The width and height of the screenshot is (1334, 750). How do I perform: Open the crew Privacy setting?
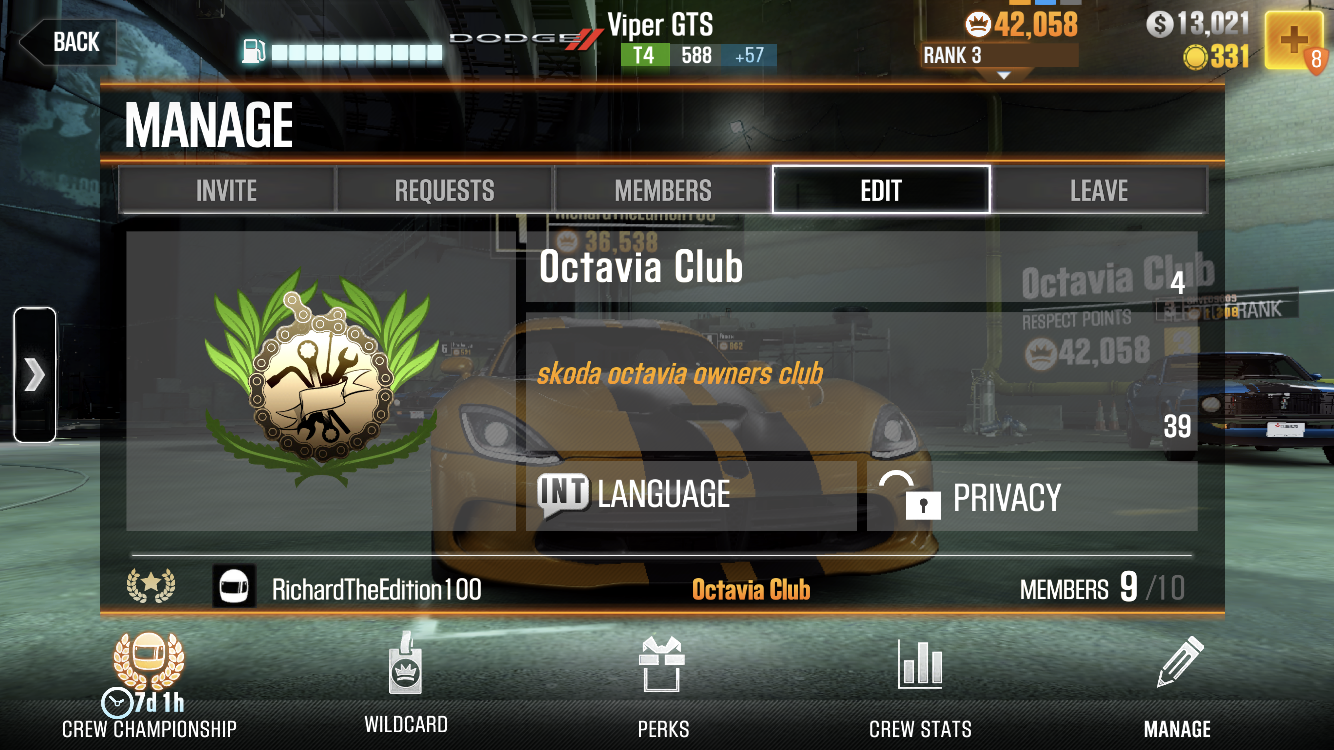click(x=1031, y=496)
